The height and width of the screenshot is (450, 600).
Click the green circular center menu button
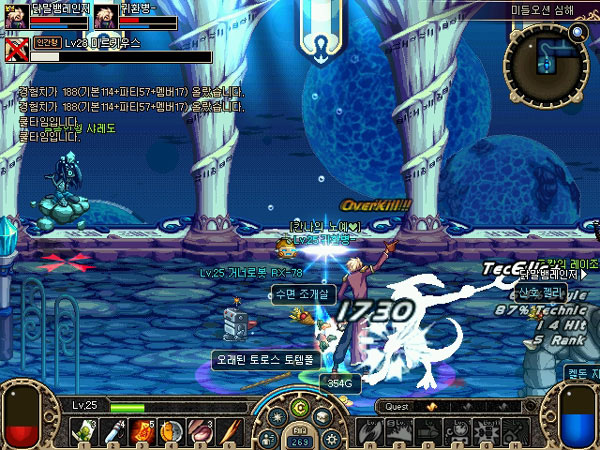[298, 408]
